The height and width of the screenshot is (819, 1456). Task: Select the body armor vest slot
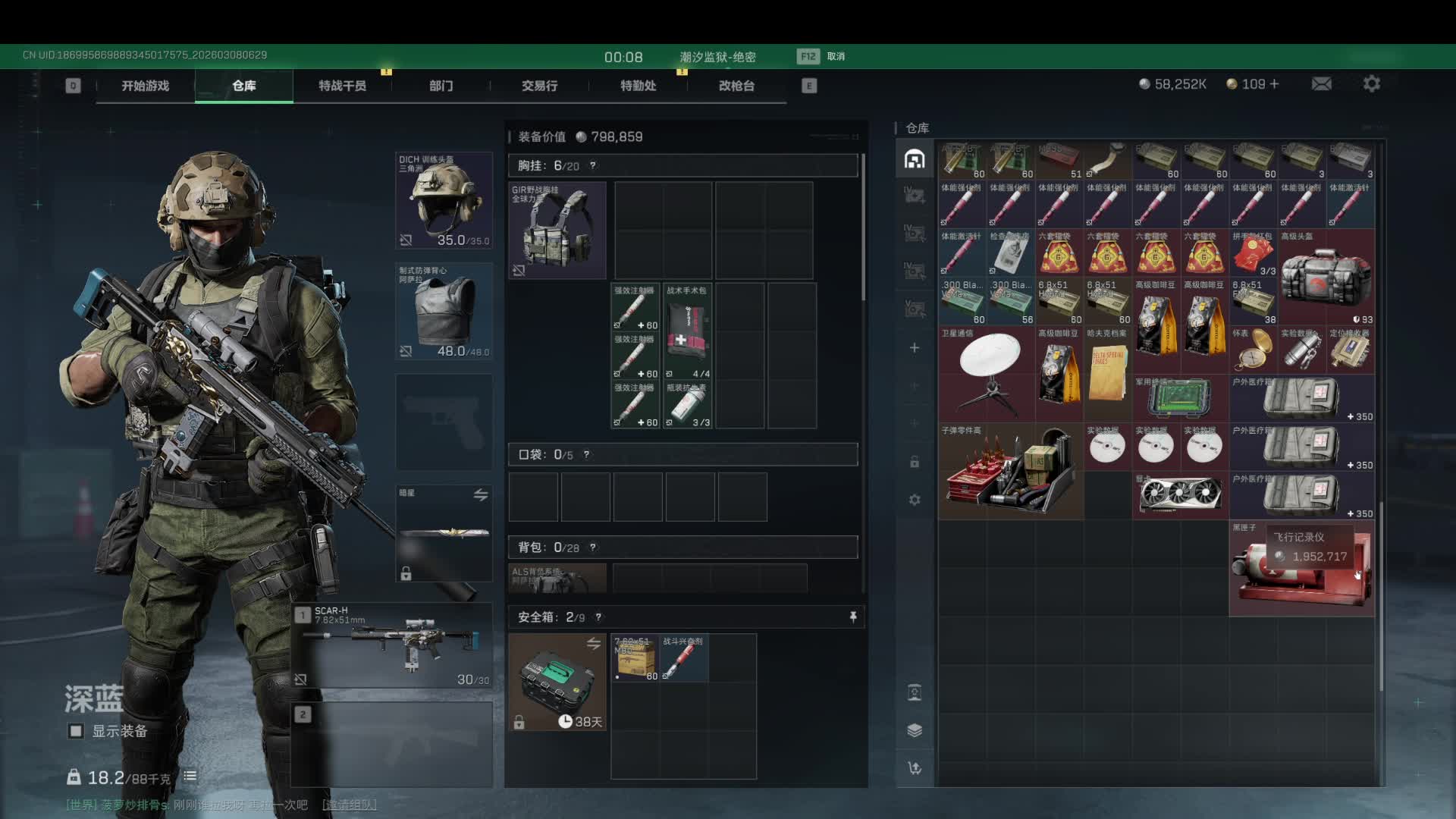coord(444,311)
